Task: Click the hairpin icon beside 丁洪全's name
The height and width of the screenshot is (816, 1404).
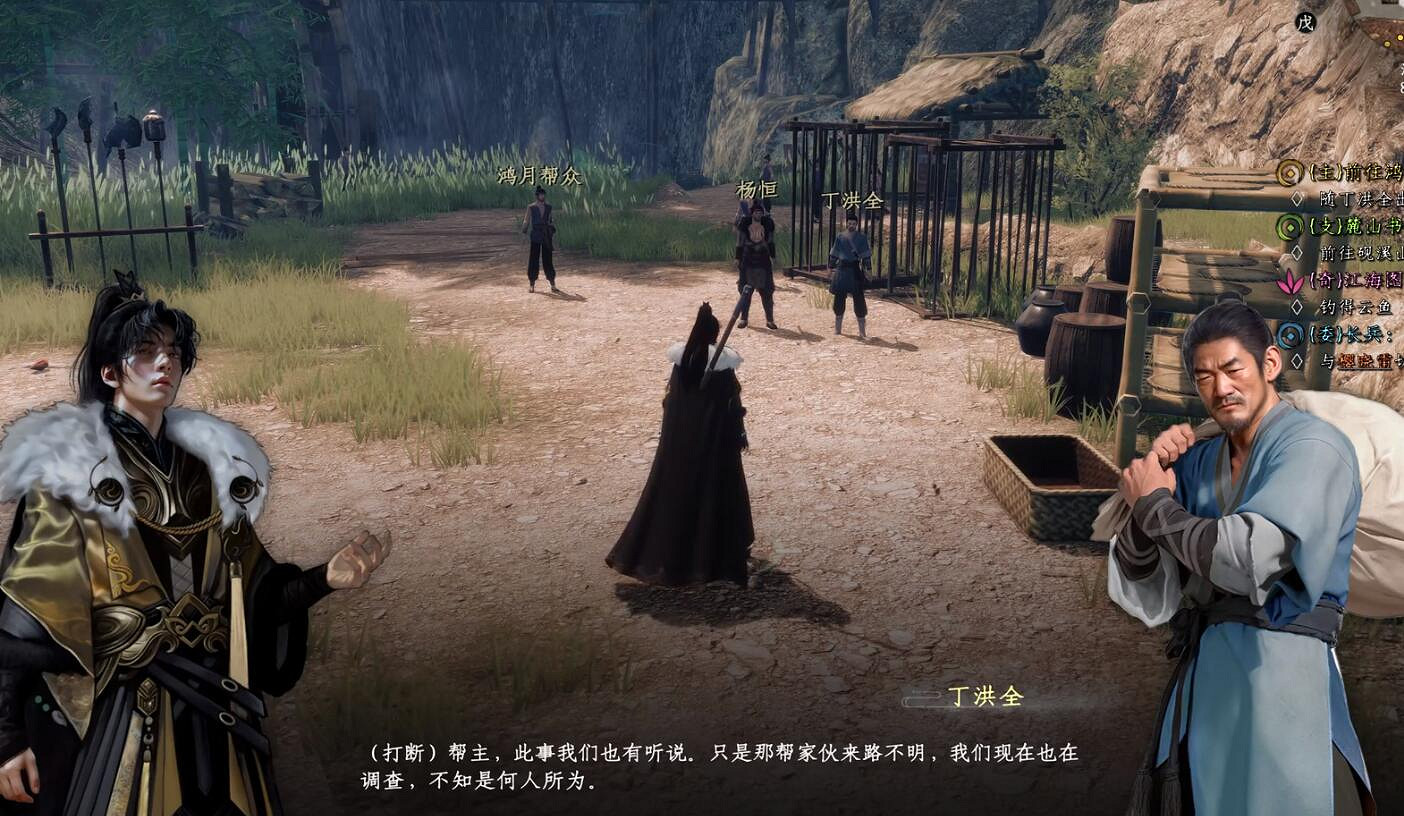Action: [921, 694]
